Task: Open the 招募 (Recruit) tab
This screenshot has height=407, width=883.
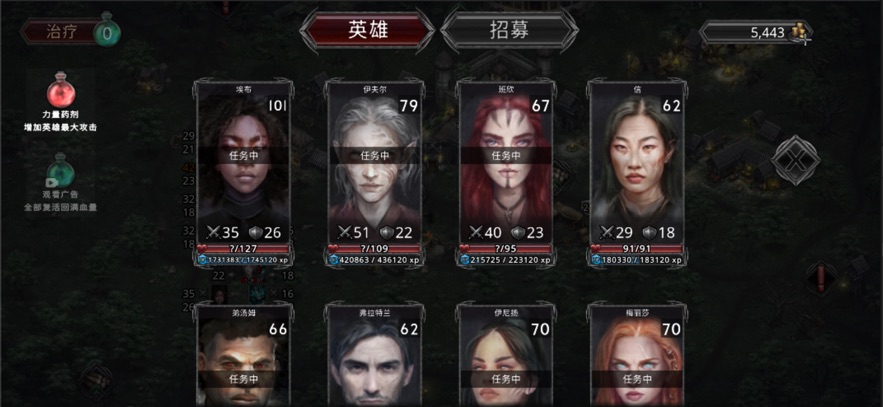Action: (509, 30)
